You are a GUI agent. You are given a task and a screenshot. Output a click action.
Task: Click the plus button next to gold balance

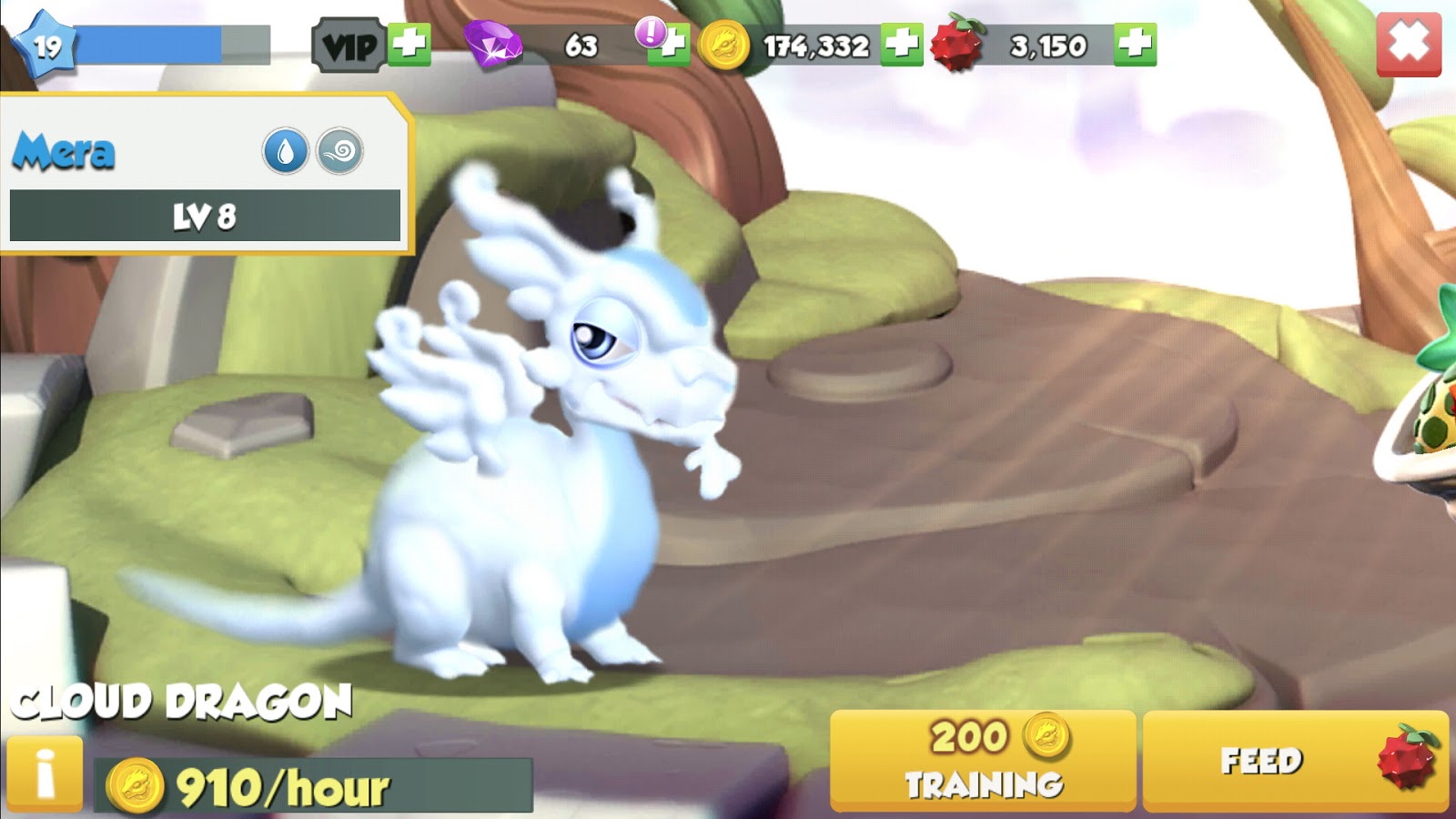tap(901, 43)
